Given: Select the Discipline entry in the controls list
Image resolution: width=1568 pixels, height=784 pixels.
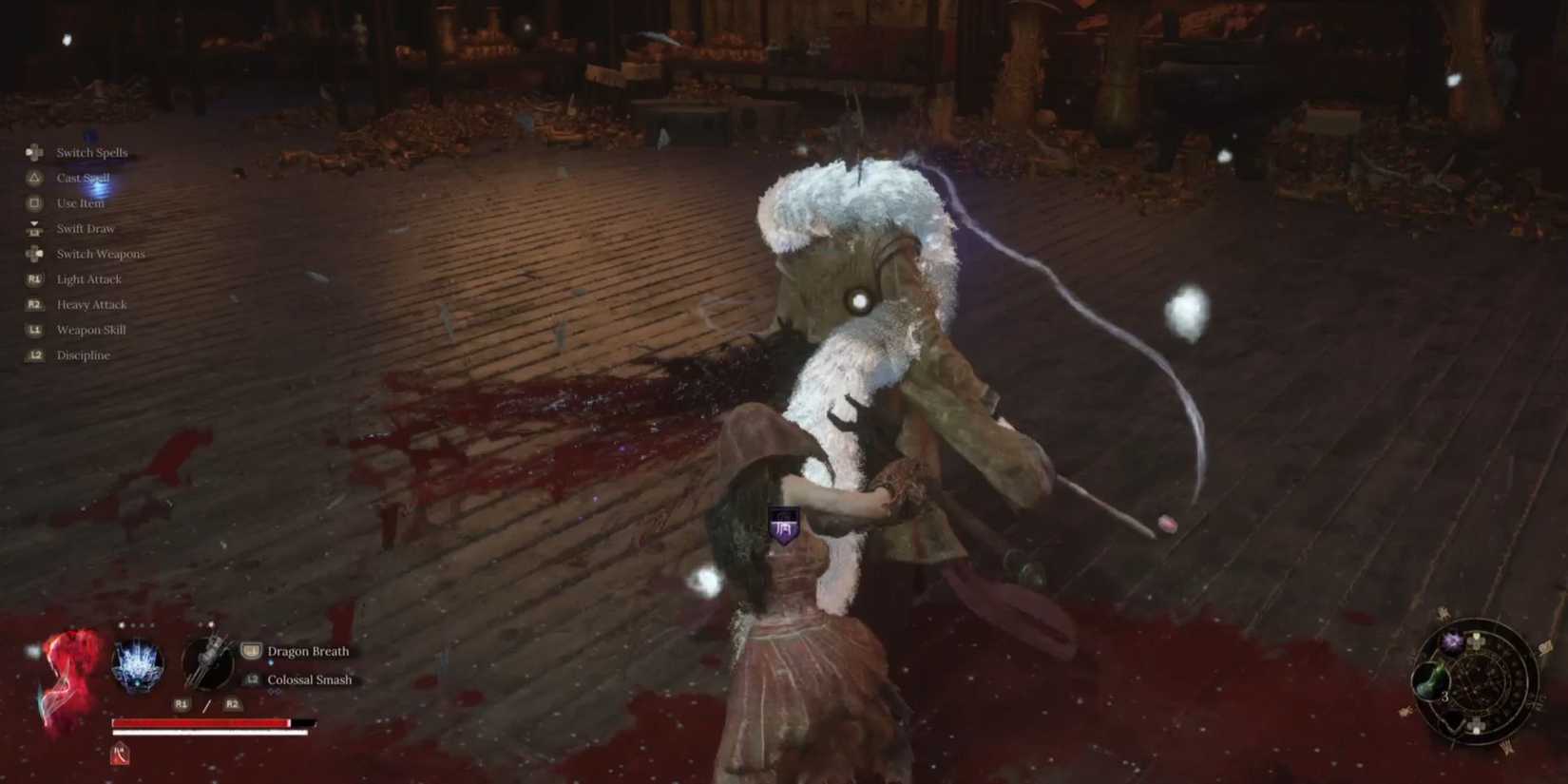Looking at the screenshot, I should (x=82, y=354).
